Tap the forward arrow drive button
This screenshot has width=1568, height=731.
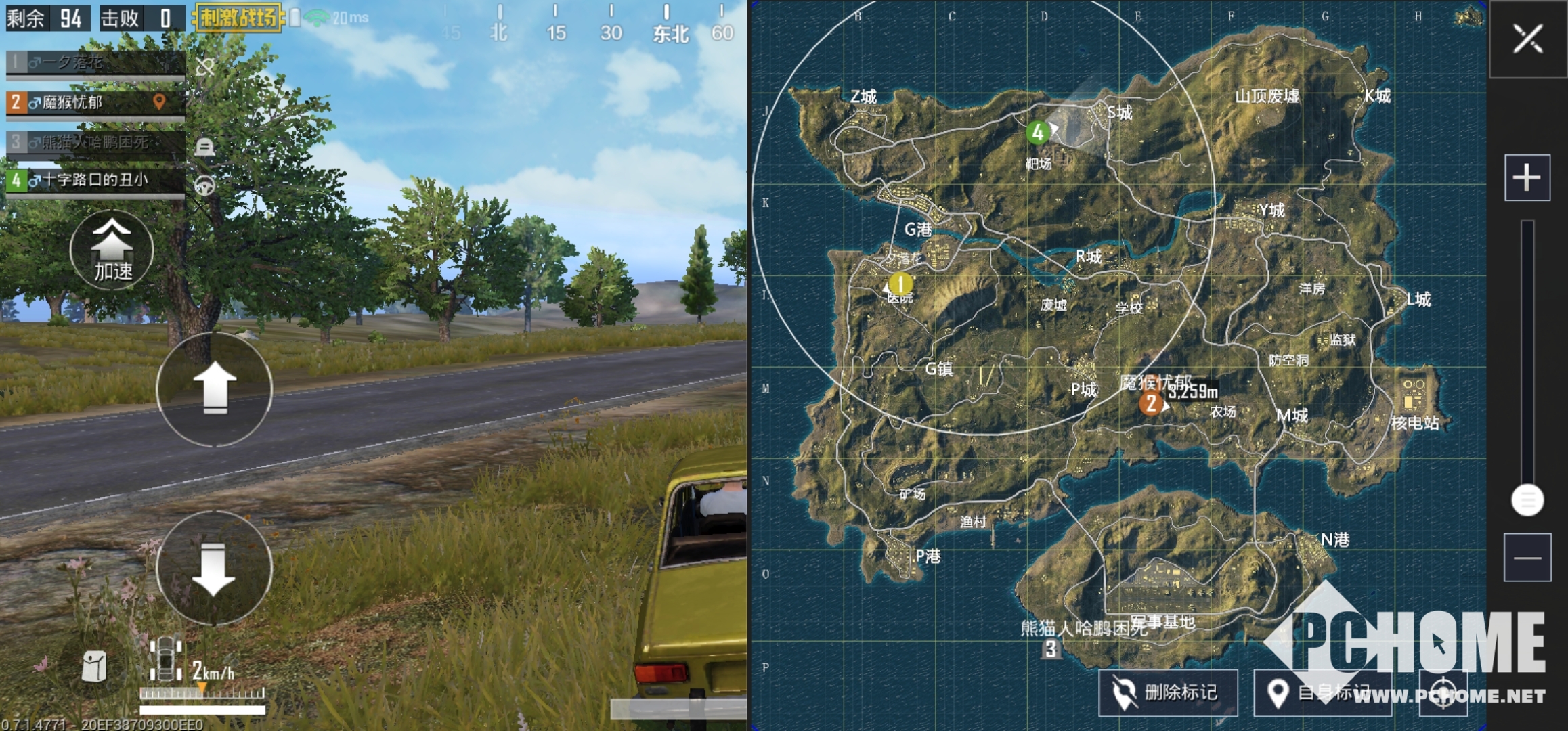coord(215,389)
